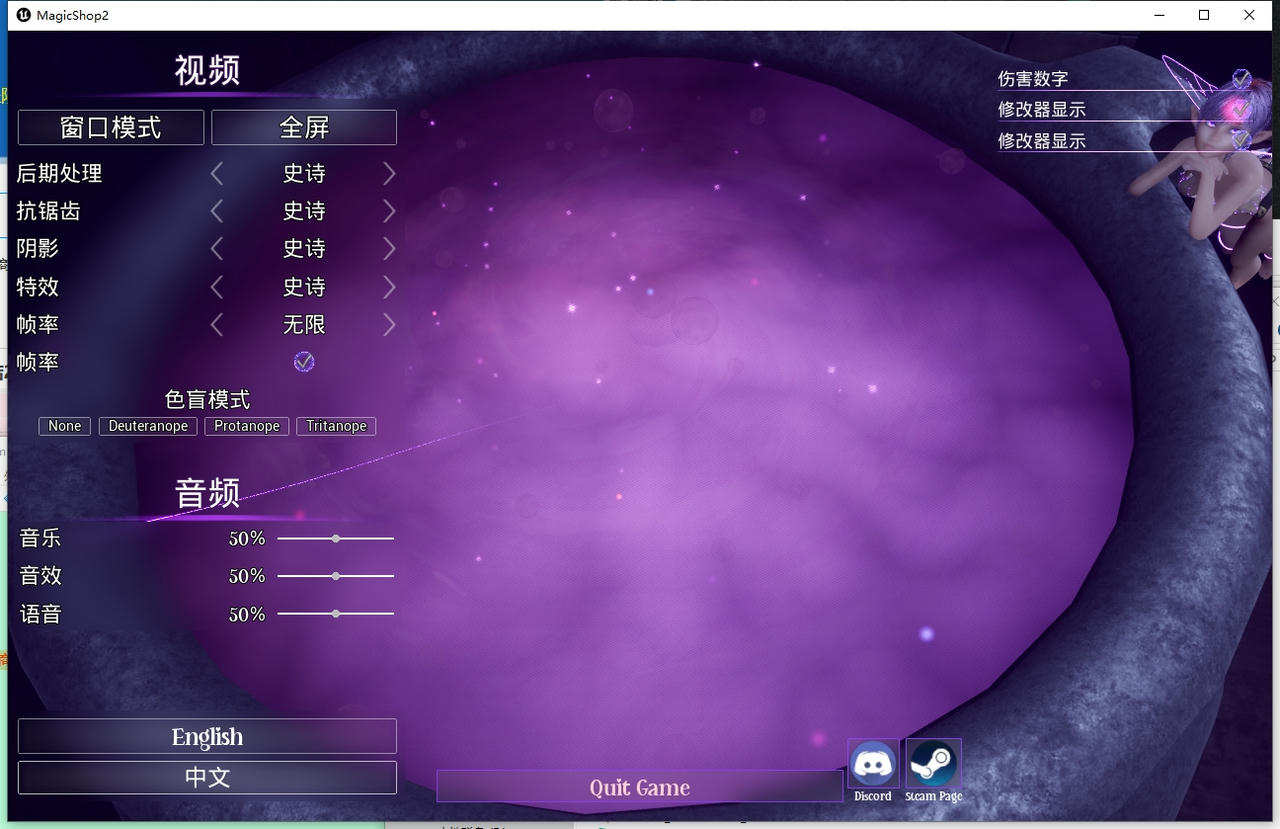Toggle the 帧率 checkbox in video settings
This screenshot has height=829, width=1280.
coord(304,361)
